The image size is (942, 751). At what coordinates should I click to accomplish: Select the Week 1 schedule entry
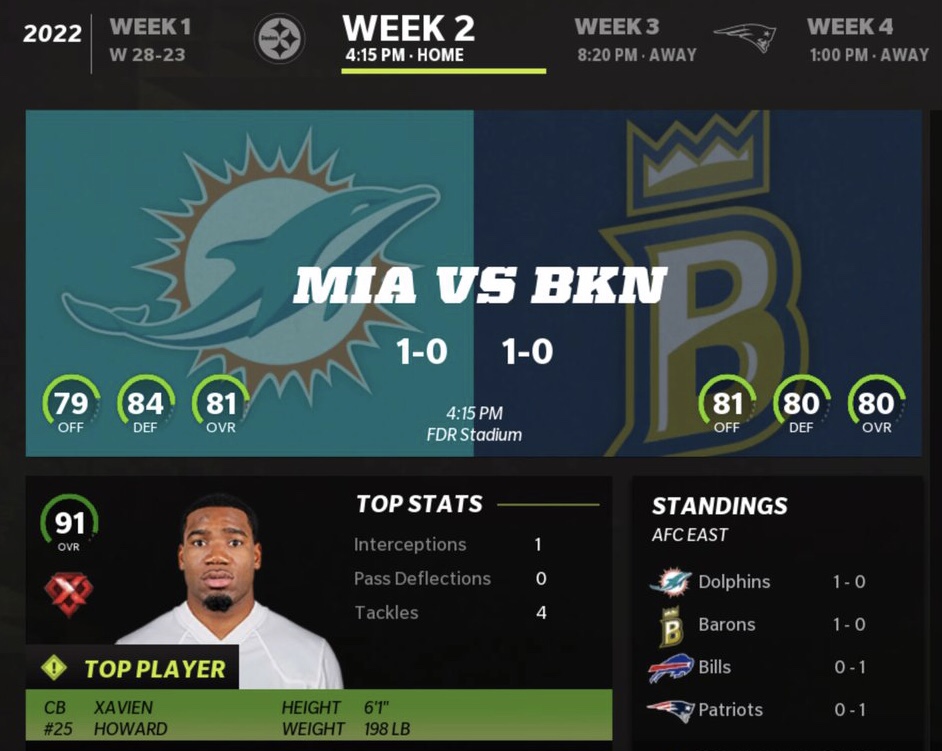[x=148, y=39]
